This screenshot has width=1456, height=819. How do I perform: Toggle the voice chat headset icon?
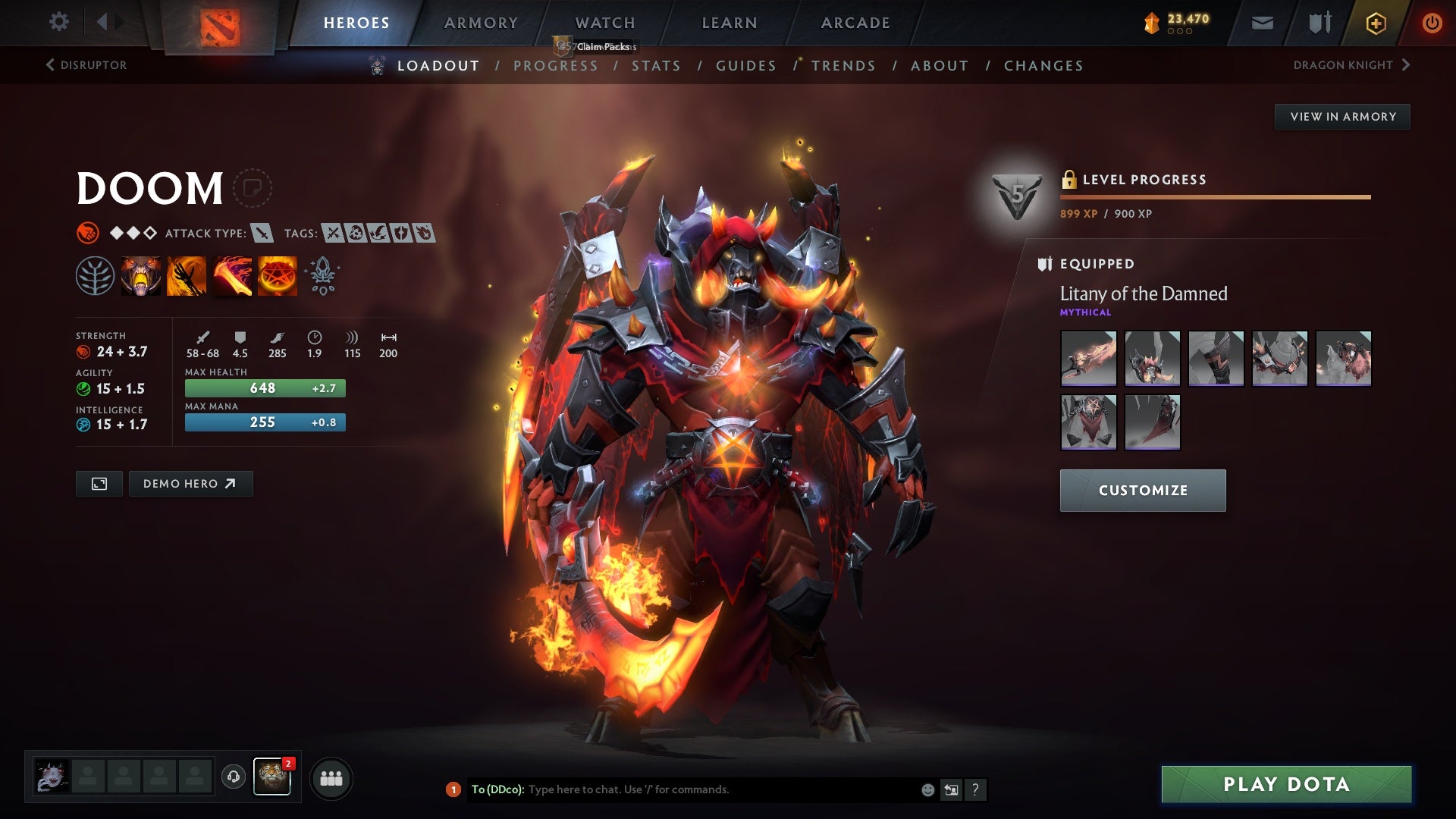[x=233, y=777]
